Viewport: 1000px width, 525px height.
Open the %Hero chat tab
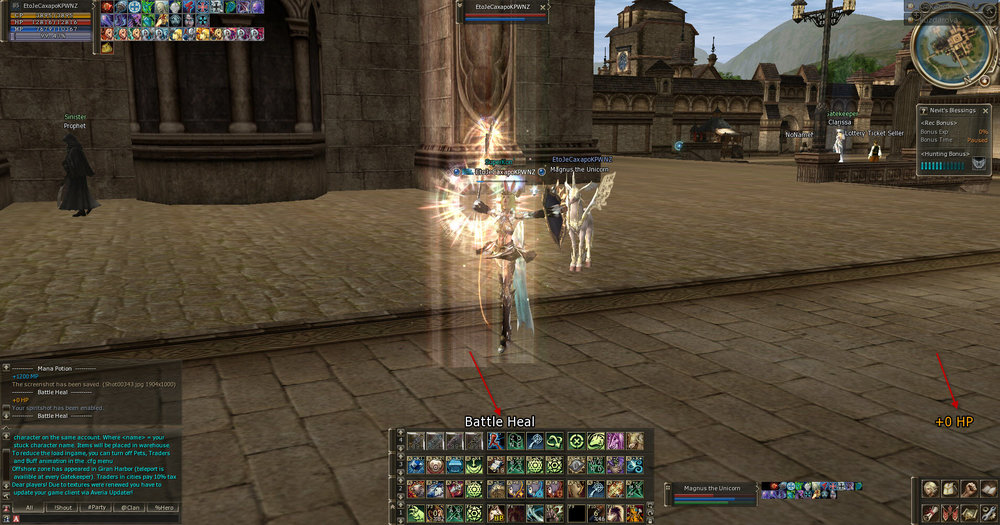click(162, 507)
